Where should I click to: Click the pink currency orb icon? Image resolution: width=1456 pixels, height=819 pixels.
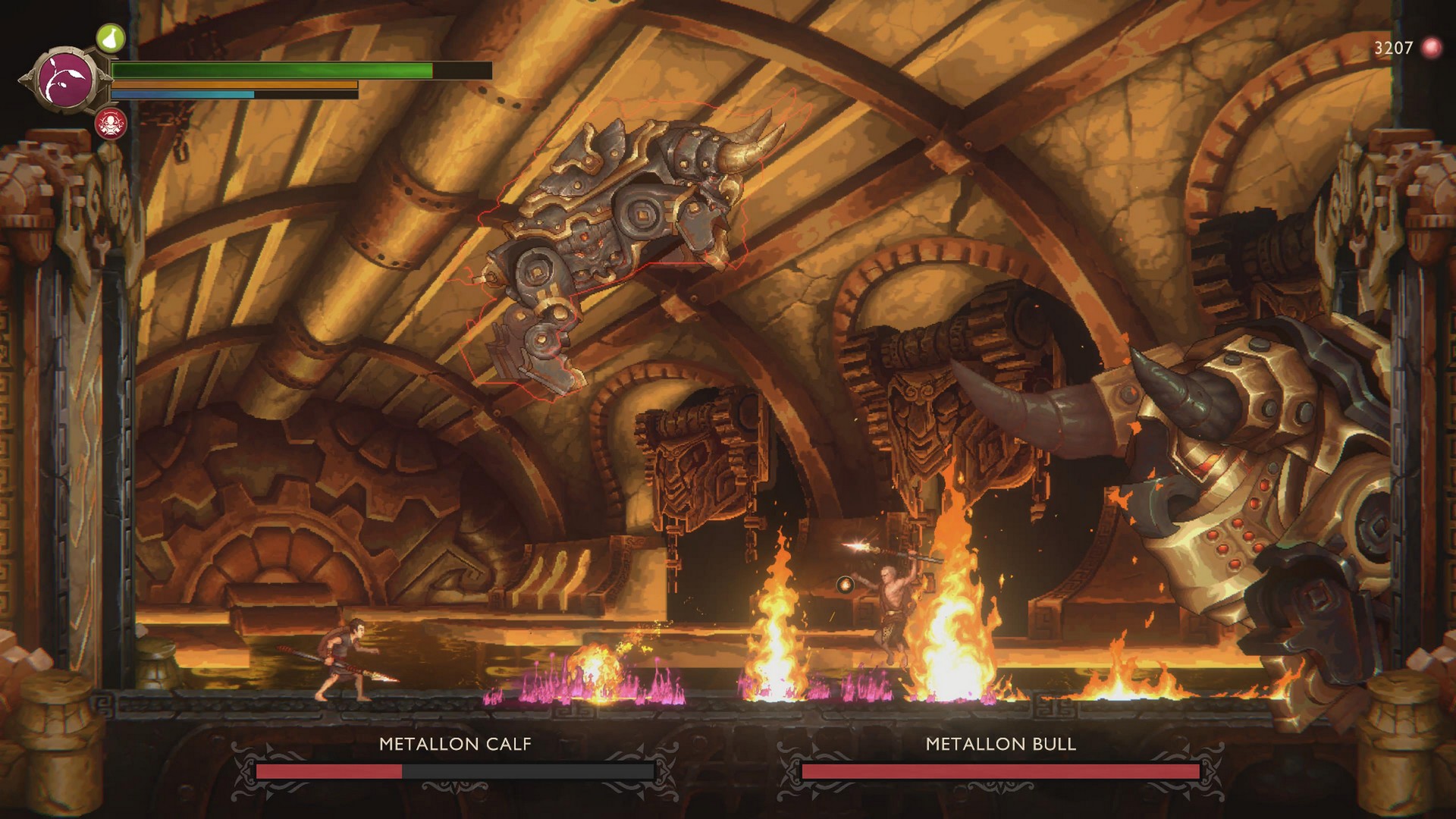pyautogui.click(x=1431, y=48)
